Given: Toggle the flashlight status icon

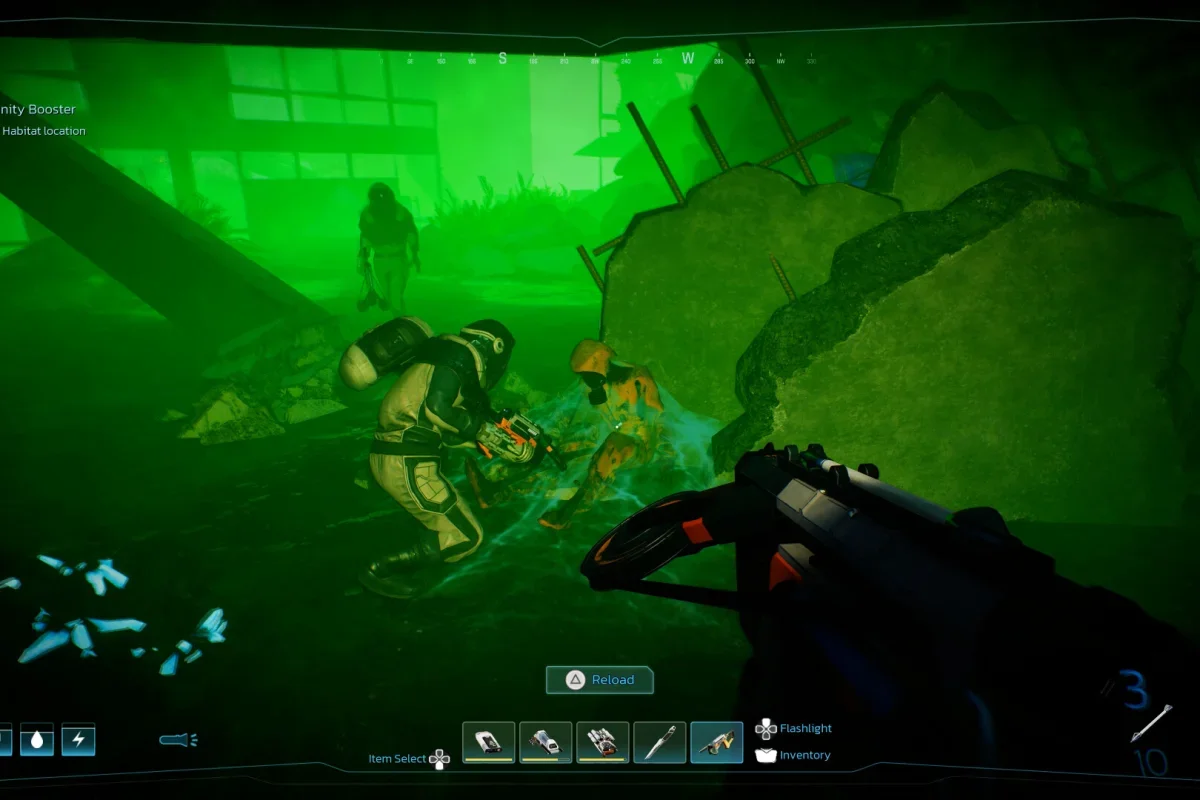Looking at the screenshot, I should 178,740.
